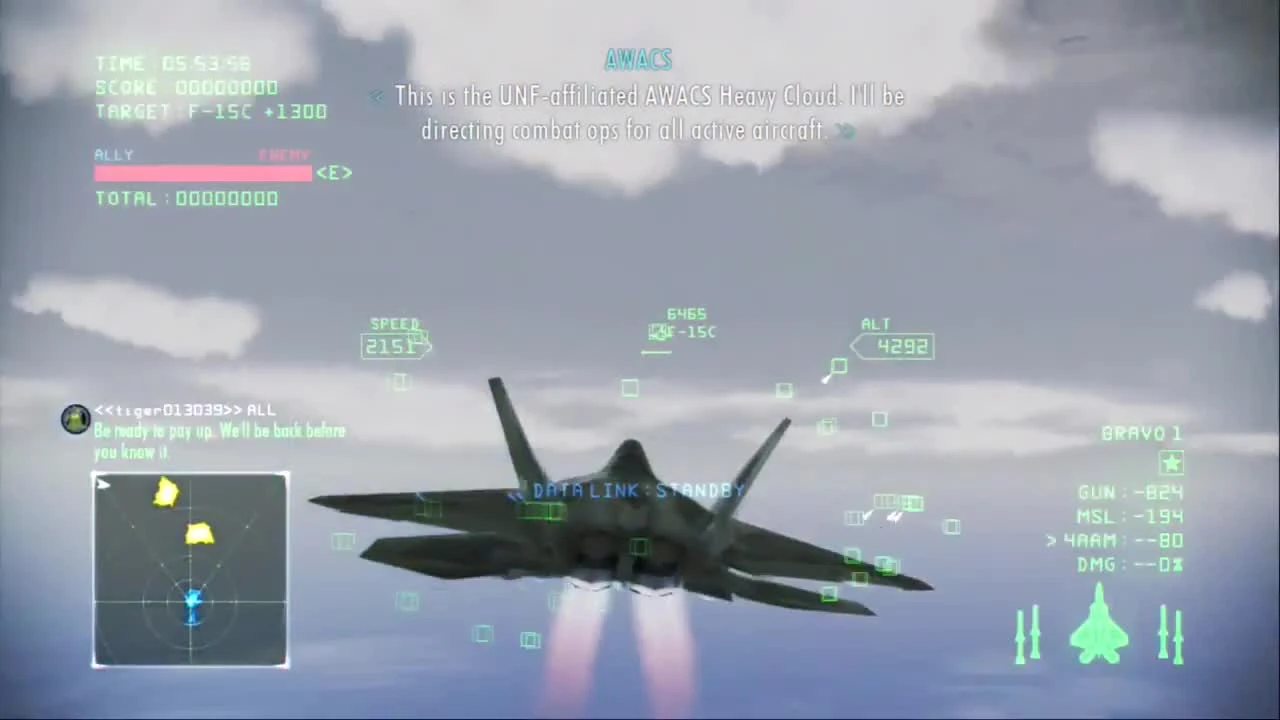Click the aircraft silhouette in the weapons display

(x=1100, y=630)
